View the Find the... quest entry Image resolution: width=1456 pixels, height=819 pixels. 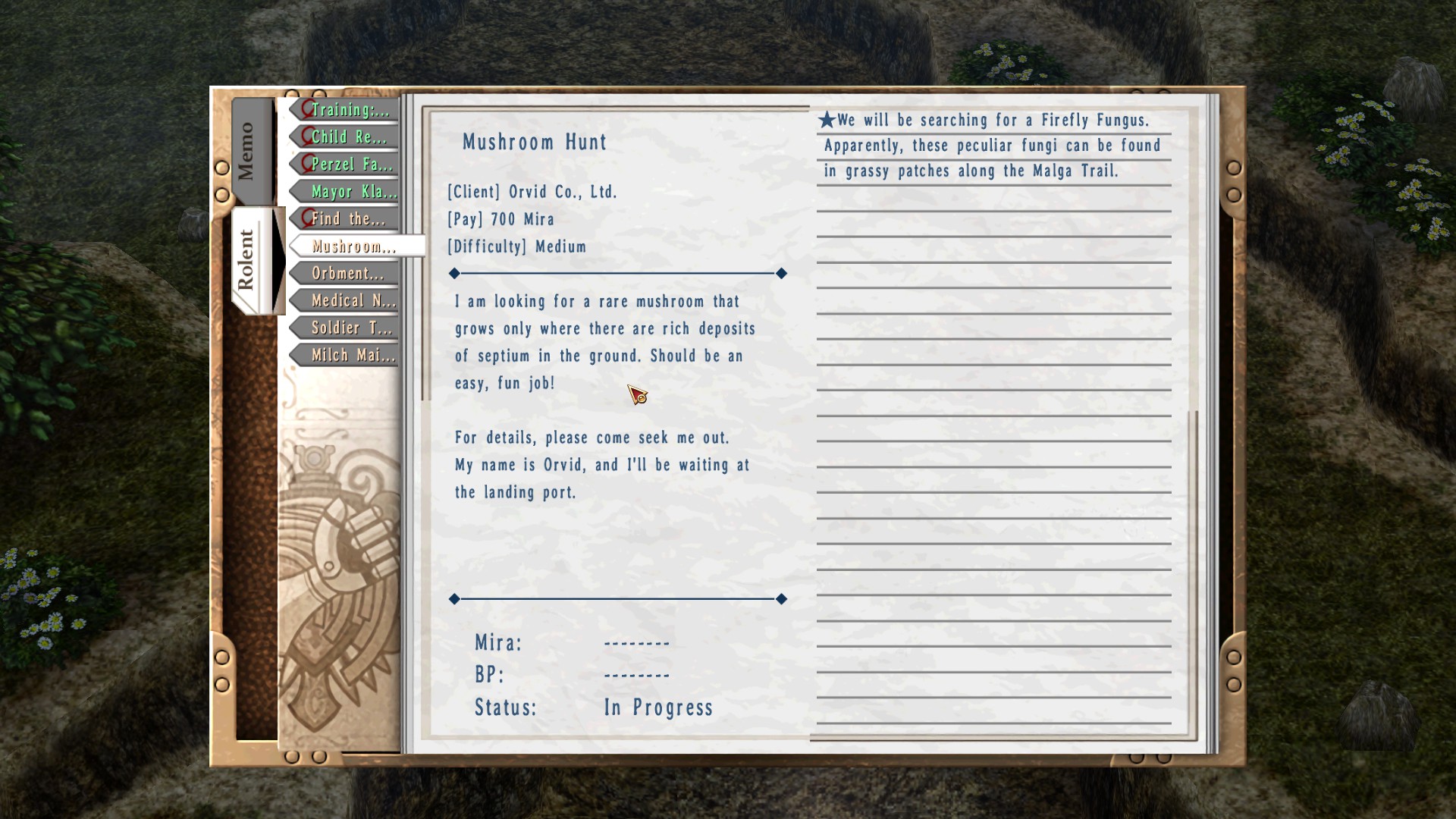click(x=348, y=219)
